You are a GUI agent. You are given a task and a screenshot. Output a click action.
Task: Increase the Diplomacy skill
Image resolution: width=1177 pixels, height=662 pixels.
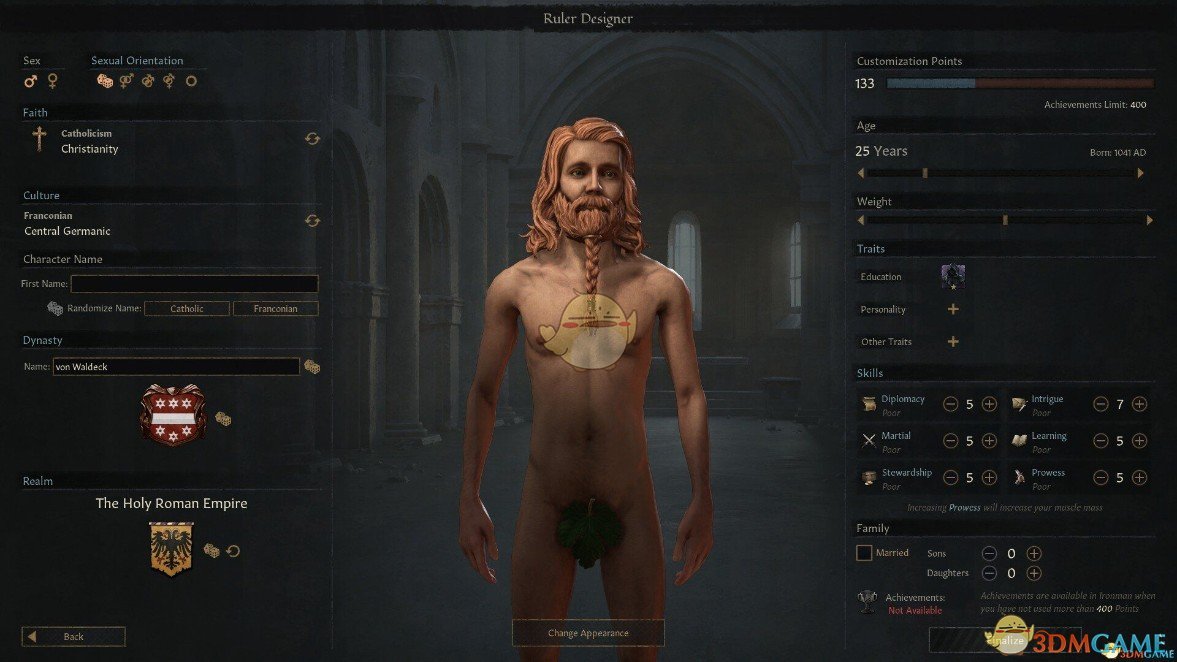(x=989, y=404)
